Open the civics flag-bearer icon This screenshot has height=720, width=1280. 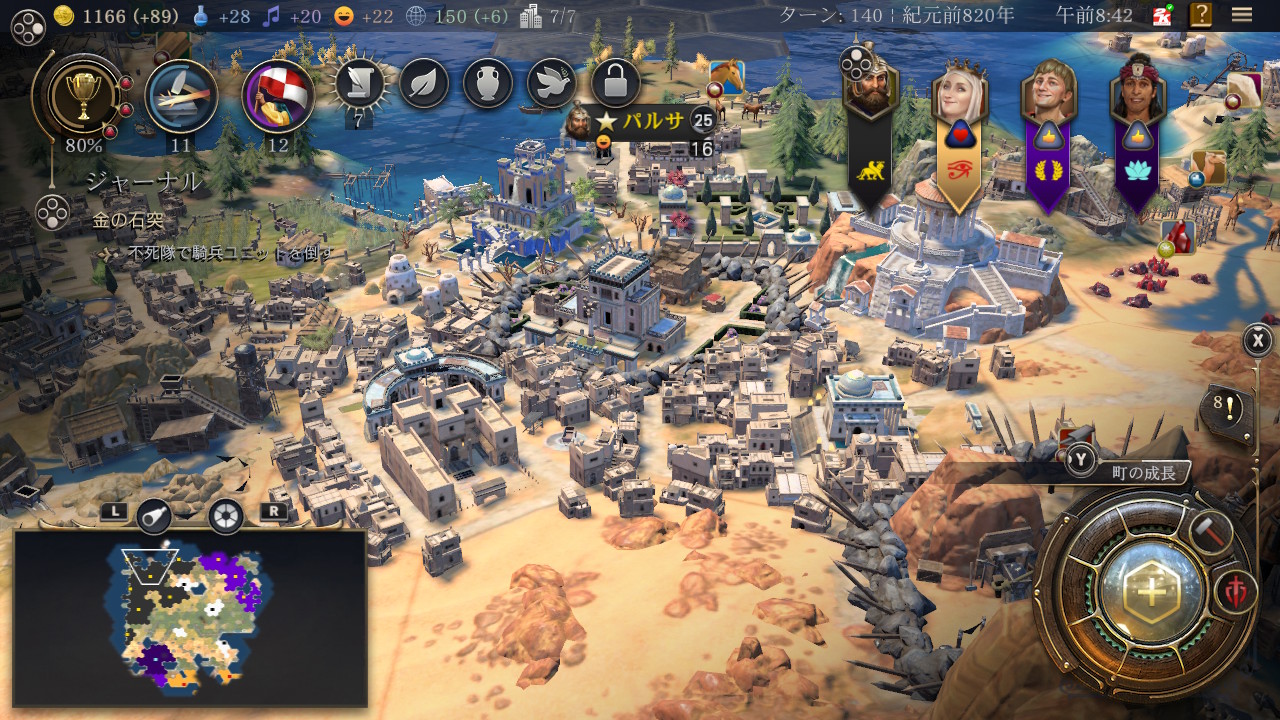point(278,96)
